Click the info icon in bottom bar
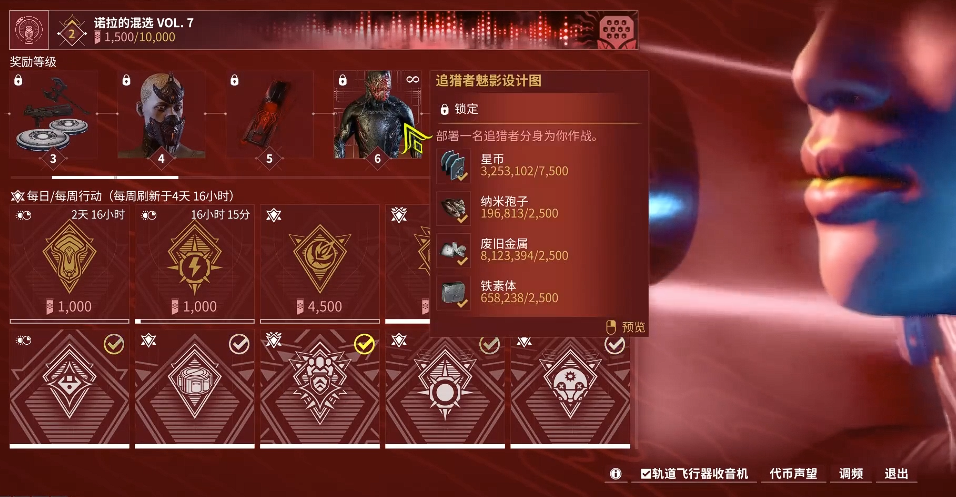This screenshot has width=956, height=497. (x=616, y=474)
